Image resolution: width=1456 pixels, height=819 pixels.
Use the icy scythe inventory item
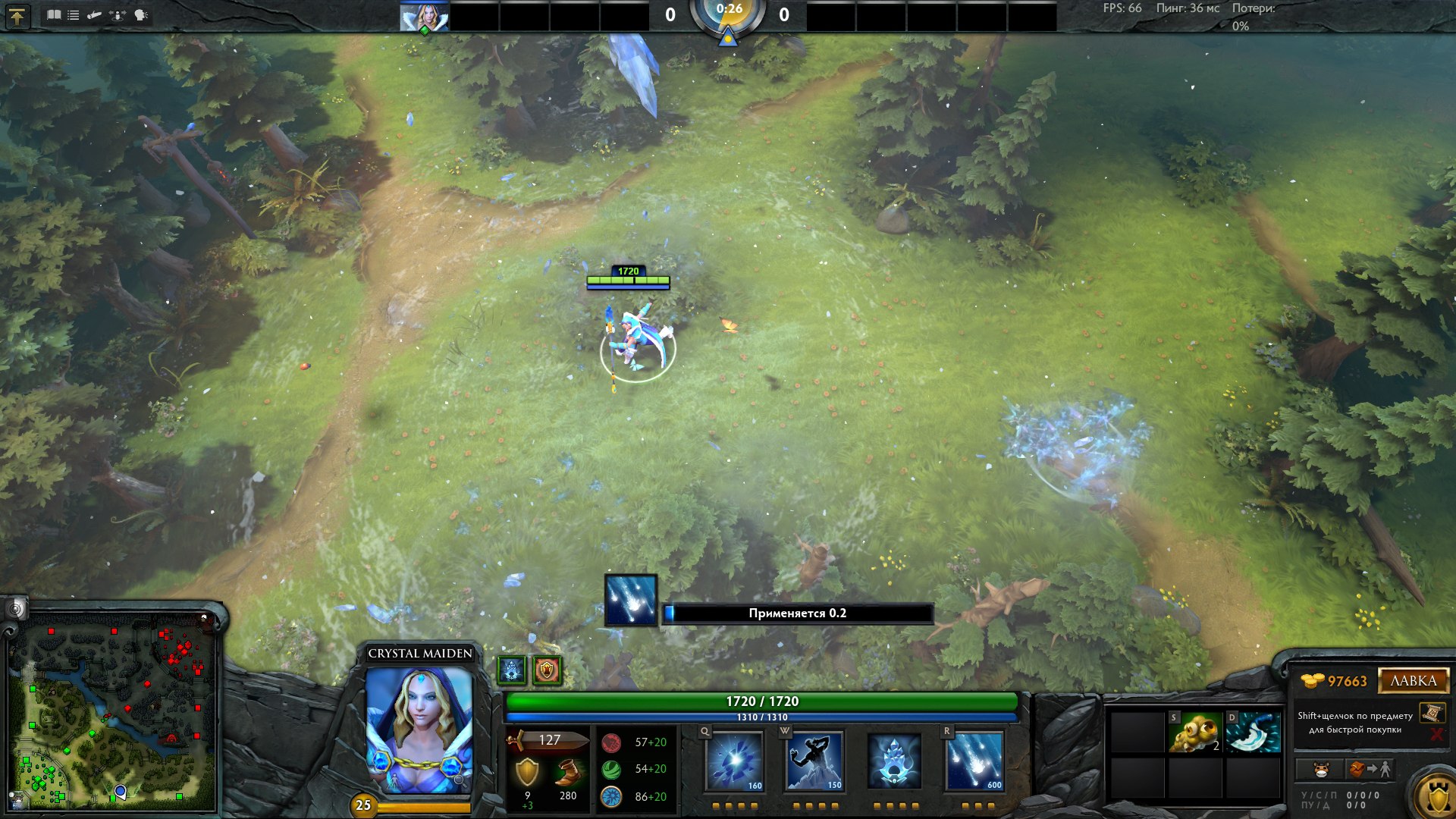(1253, 732)
